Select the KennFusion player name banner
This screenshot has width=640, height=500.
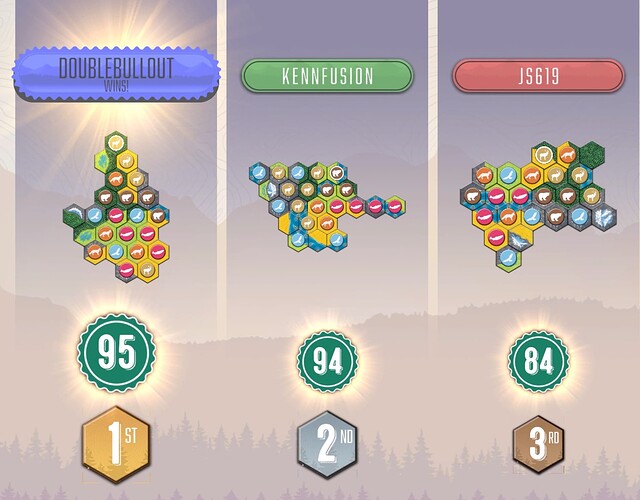point(327,76)
